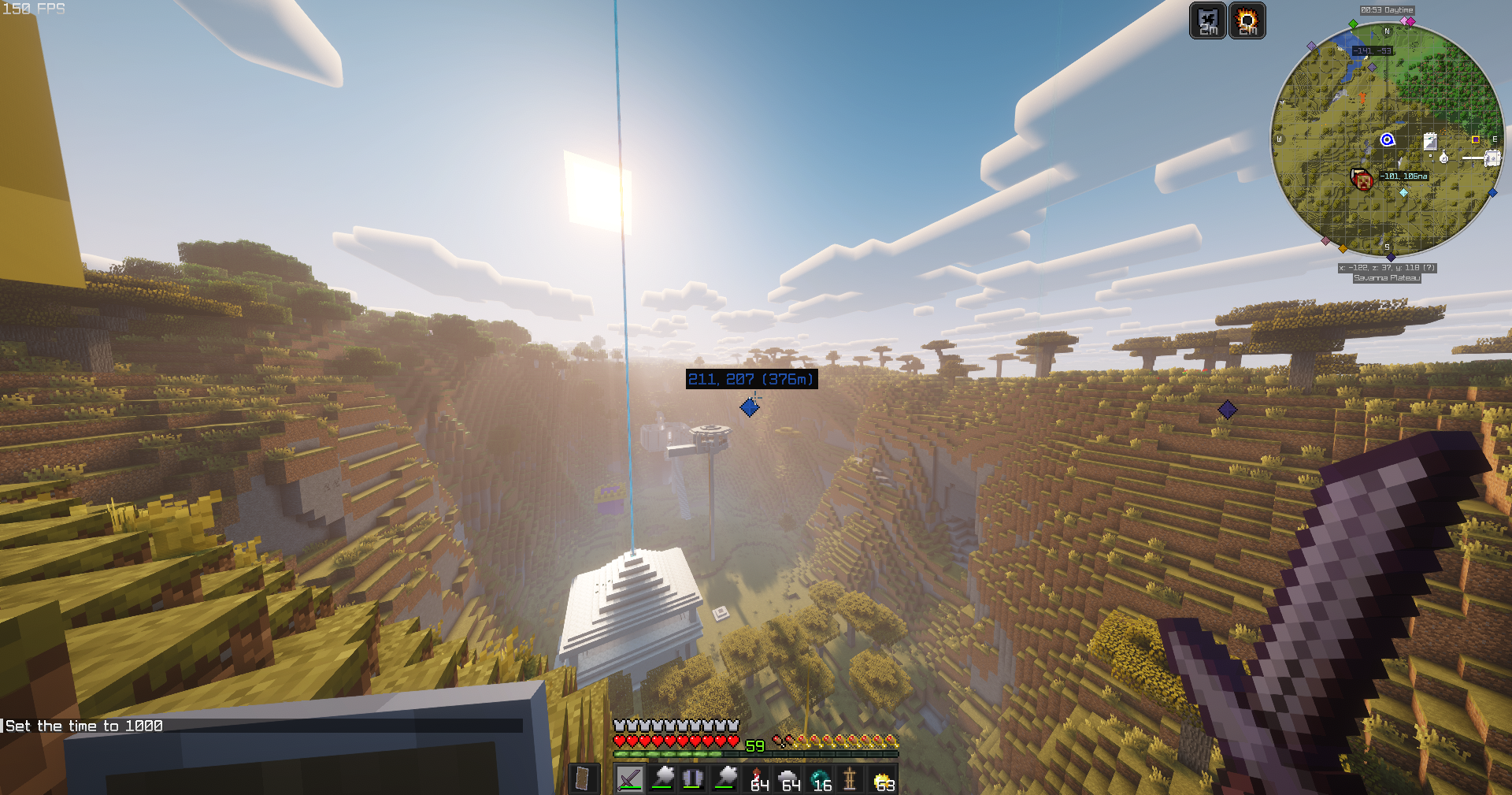Click the Savanna Plateau biome label
Viewport: 1512px width, 795px height.
(1388, 278)
